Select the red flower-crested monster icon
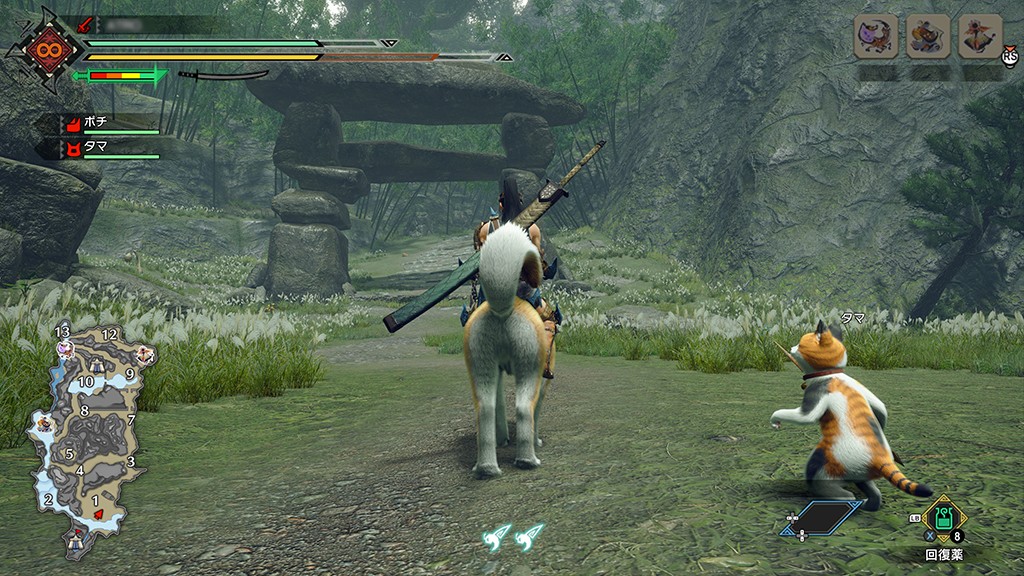Viewport: 1024px width, 576px height. click(980, 37)
